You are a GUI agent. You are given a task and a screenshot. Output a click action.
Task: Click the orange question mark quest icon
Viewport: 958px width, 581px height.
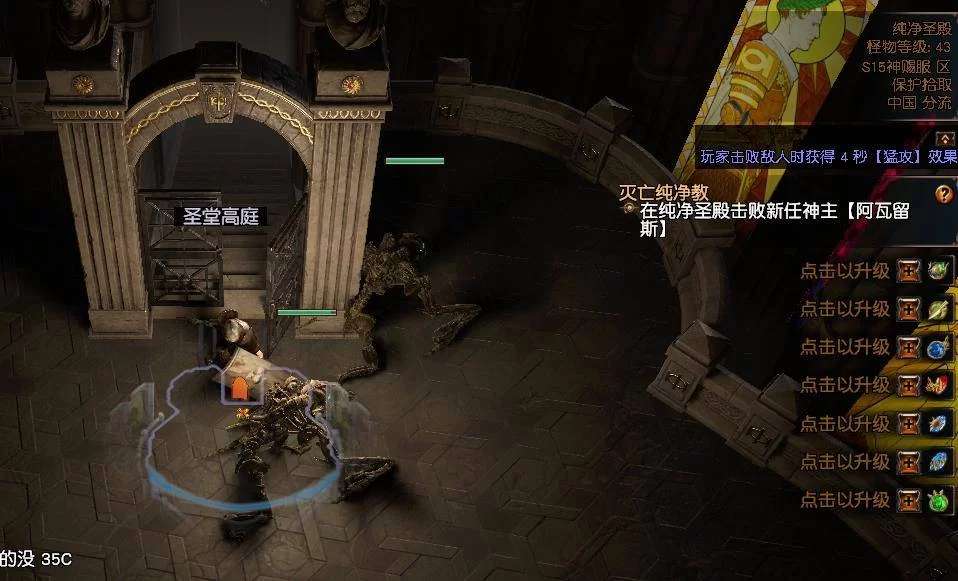click(x=943, y=194)
